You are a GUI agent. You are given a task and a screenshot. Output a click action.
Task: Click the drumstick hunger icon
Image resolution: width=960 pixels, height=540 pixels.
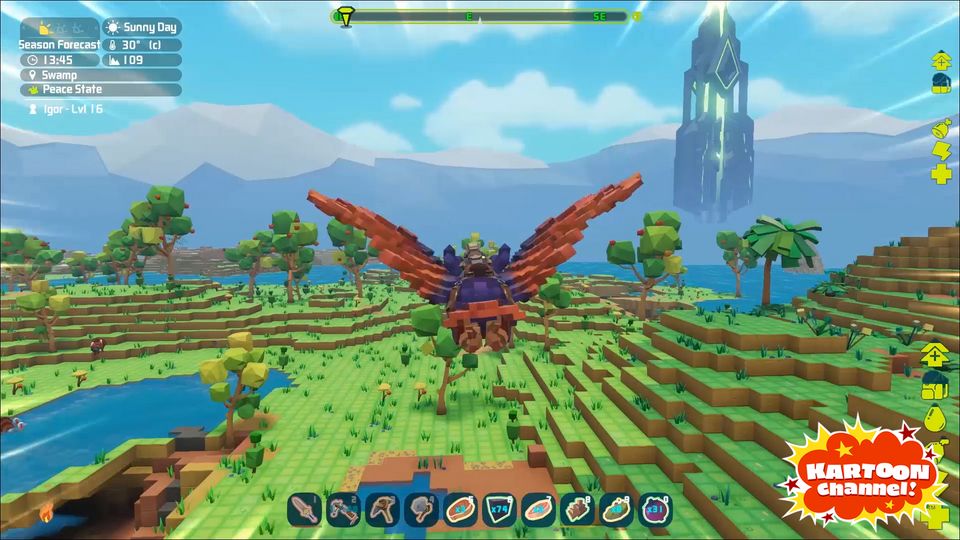pyautogui.click(x=940, y=128)
